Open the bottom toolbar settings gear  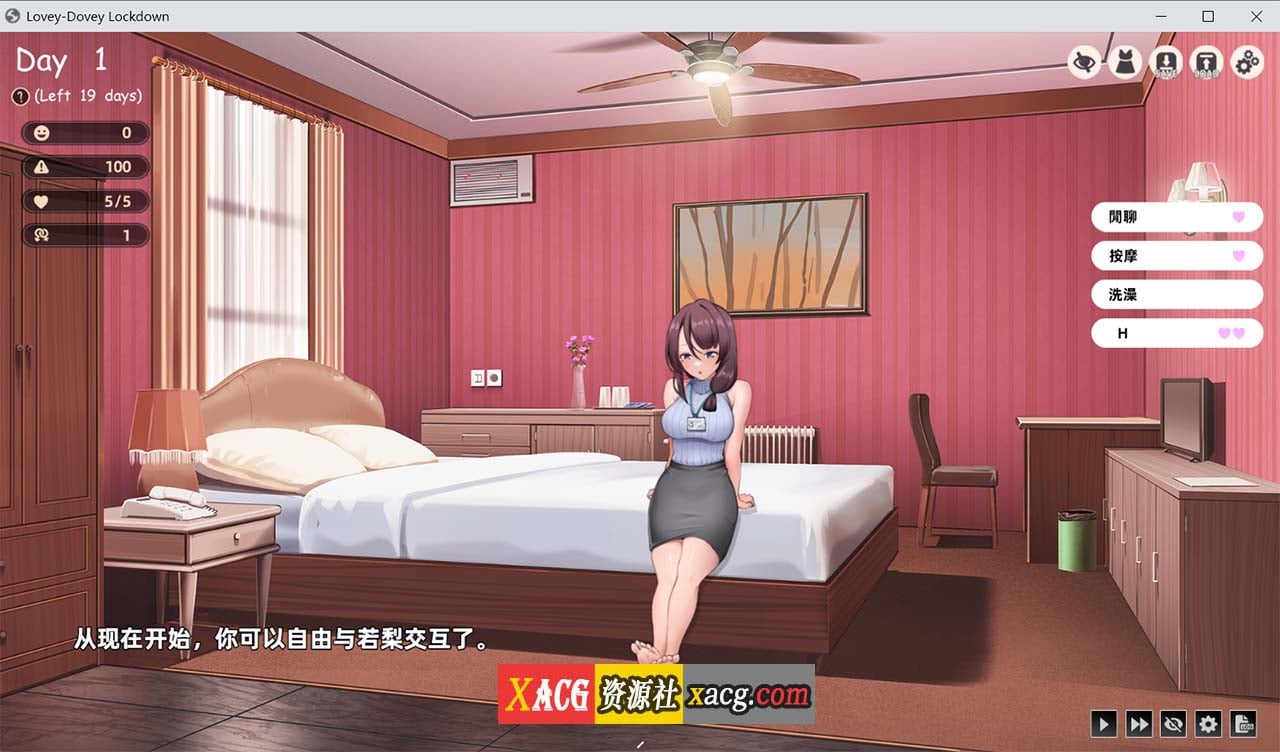[1208, 724]
